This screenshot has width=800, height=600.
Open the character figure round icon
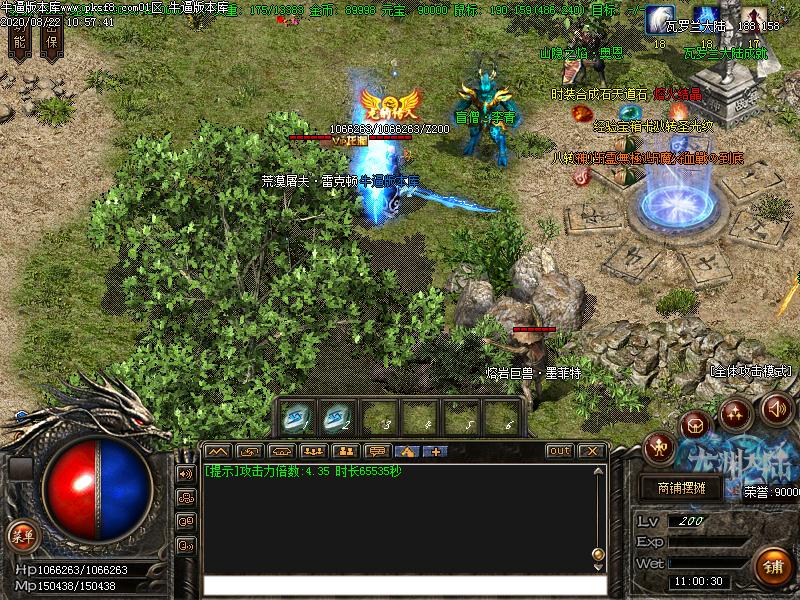pyautogui.click(x=659, y=447)
